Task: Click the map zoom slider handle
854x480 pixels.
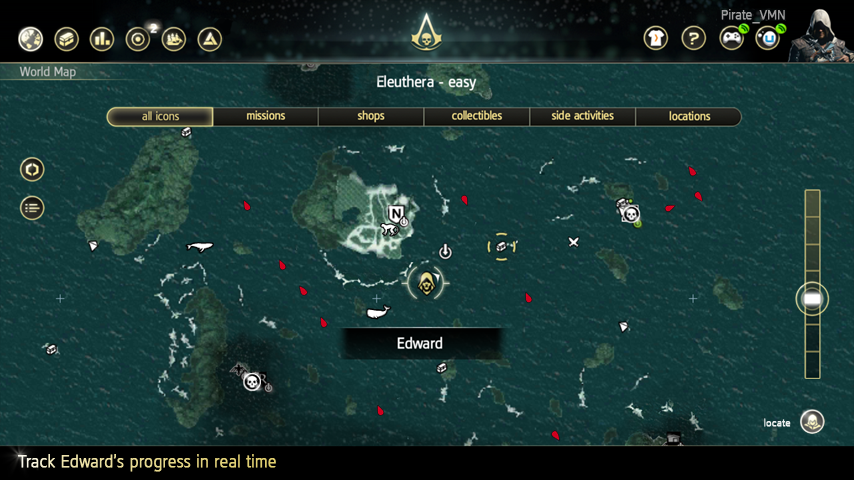Action: 812,299
